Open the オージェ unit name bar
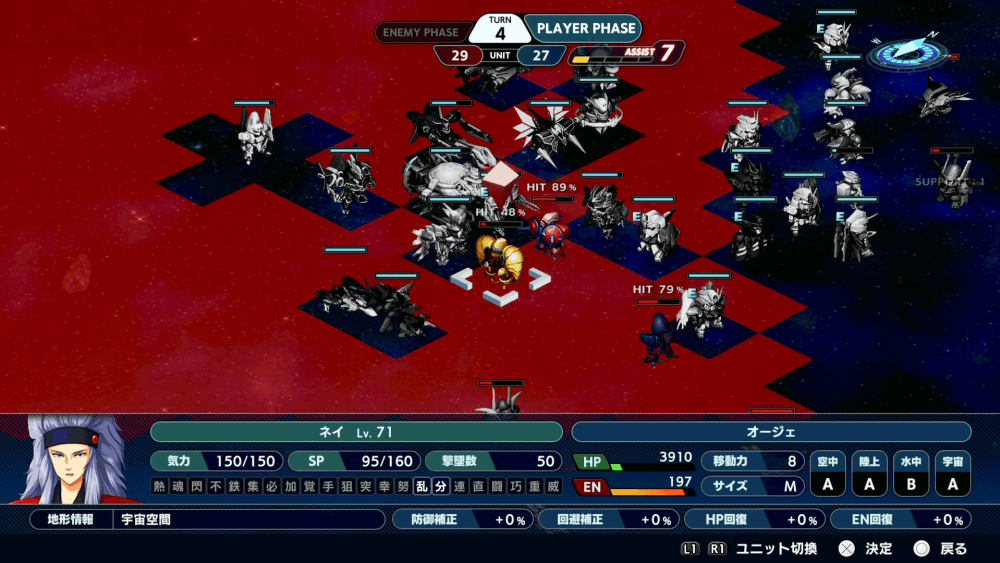The width and height of the screenshot is (1000, 563). (770, 432)
